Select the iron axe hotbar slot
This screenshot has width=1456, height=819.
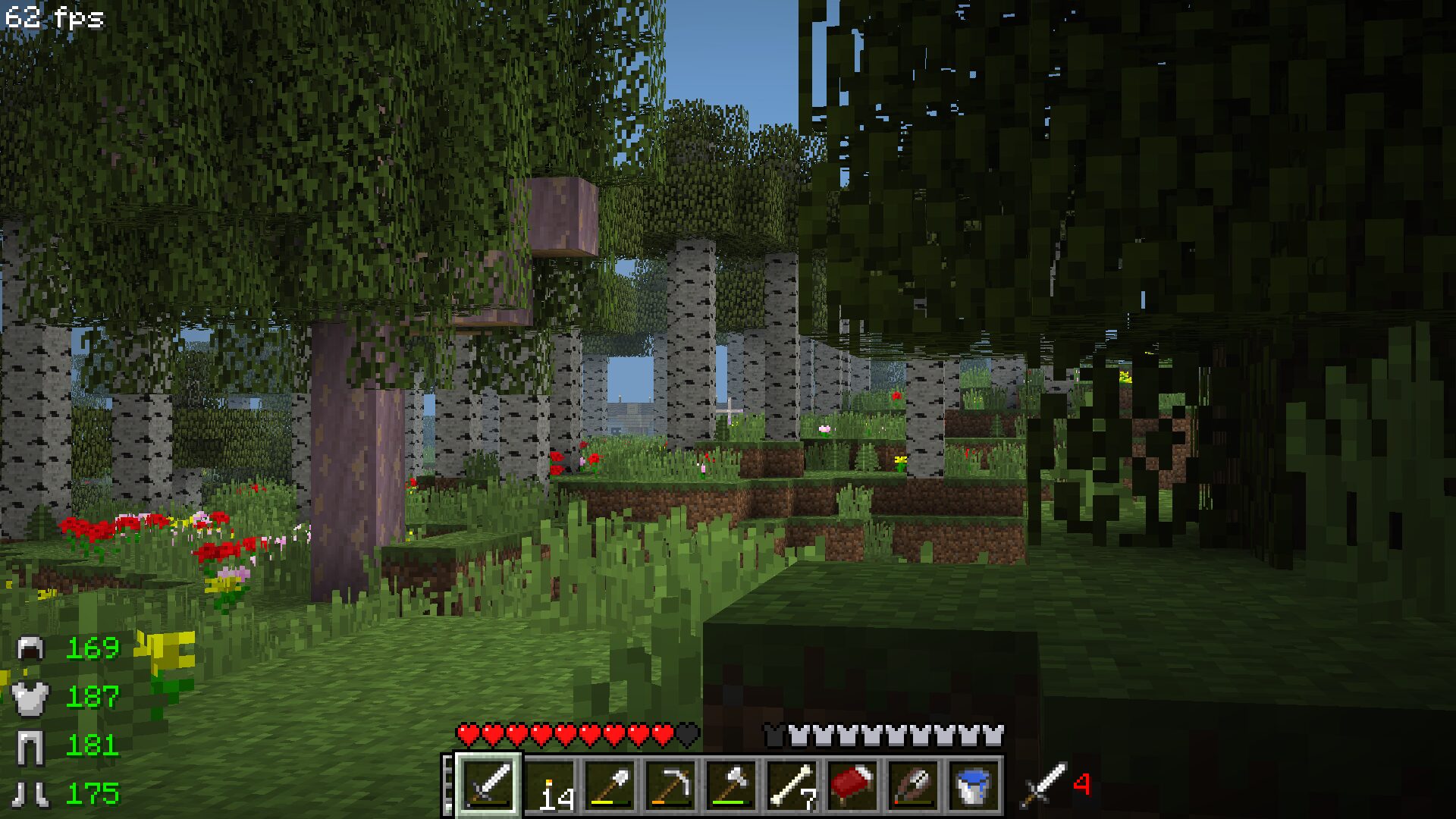[732, 786]
